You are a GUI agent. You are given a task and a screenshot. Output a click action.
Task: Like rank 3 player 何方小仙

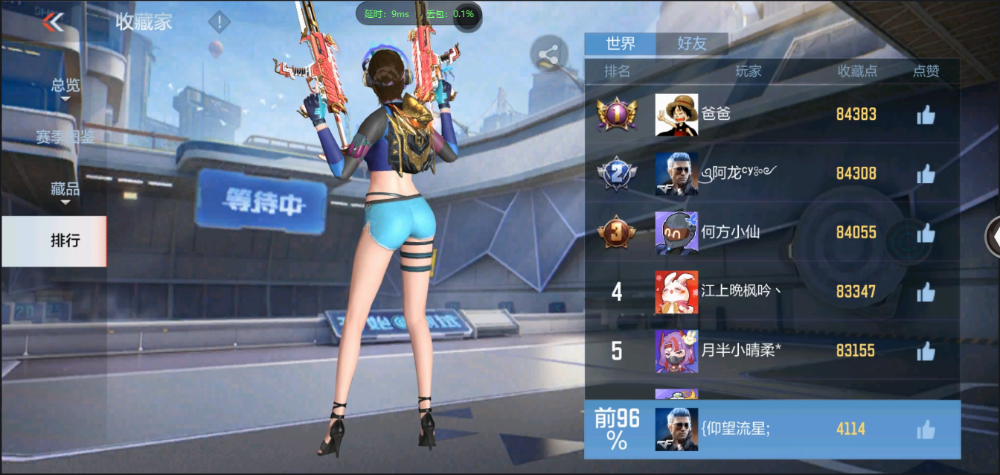pyautogui.click(x=926, y=233)
